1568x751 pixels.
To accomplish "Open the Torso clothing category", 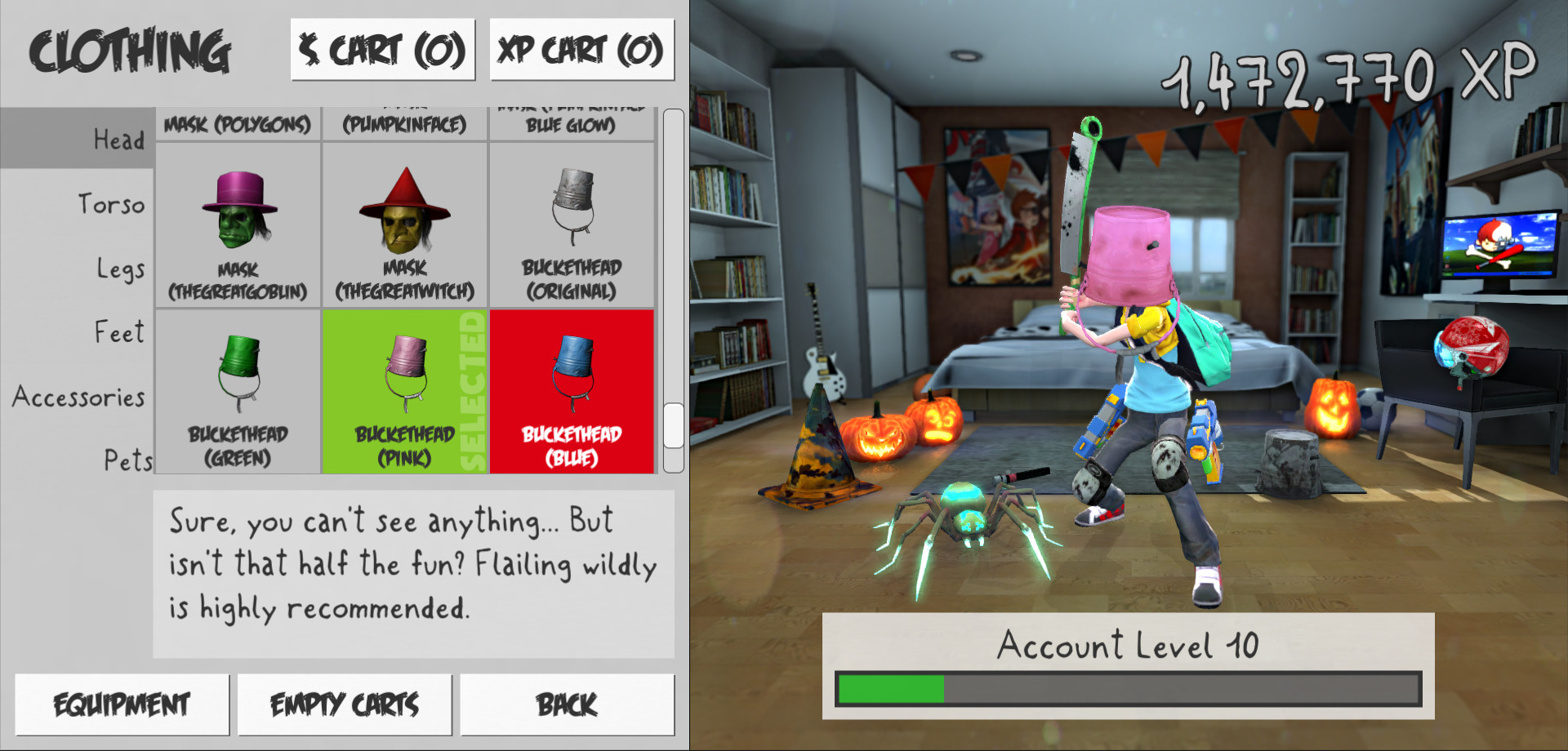I will tap(112, 204).
